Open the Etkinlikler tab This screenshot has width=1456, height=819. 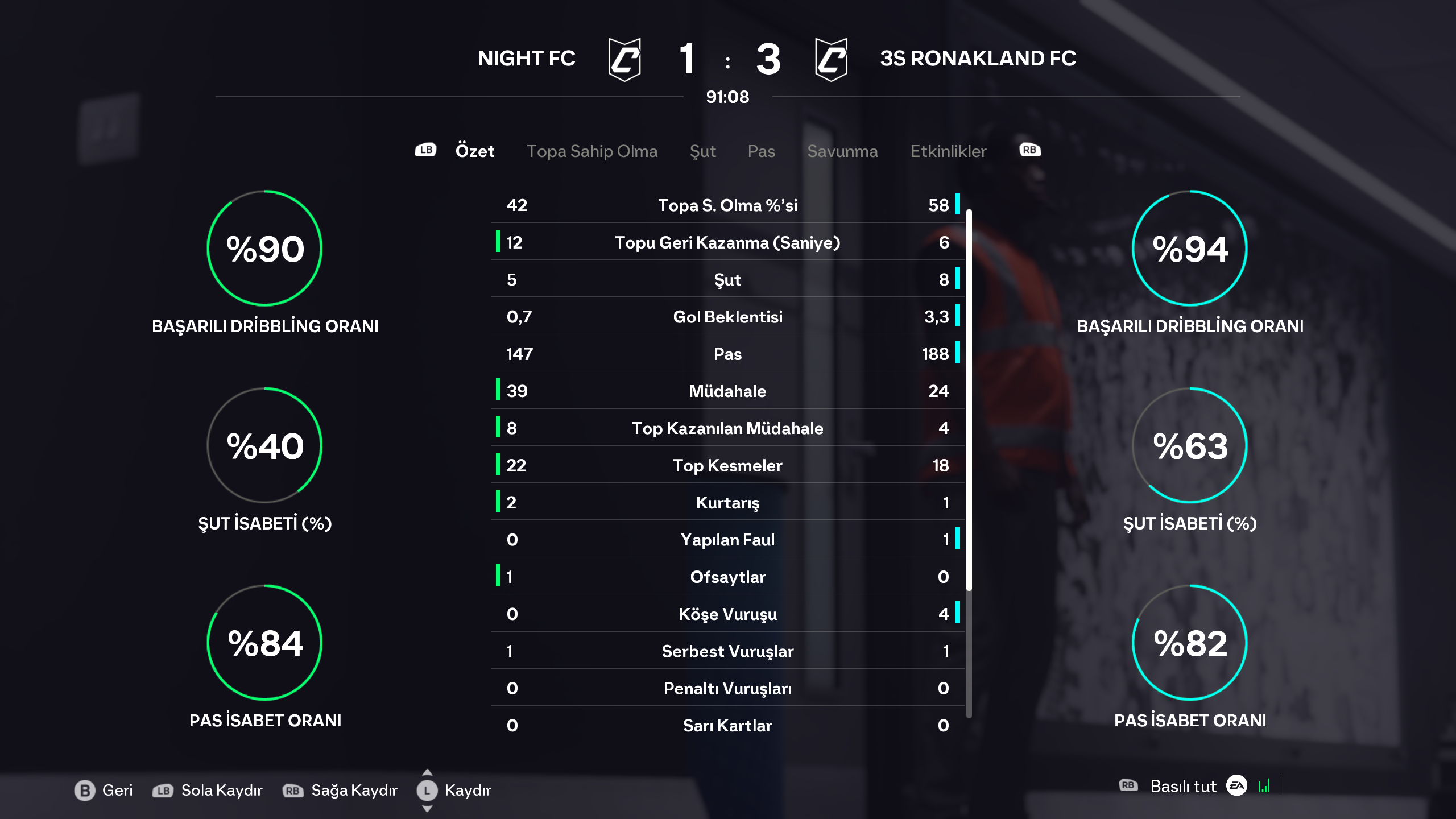948,151
